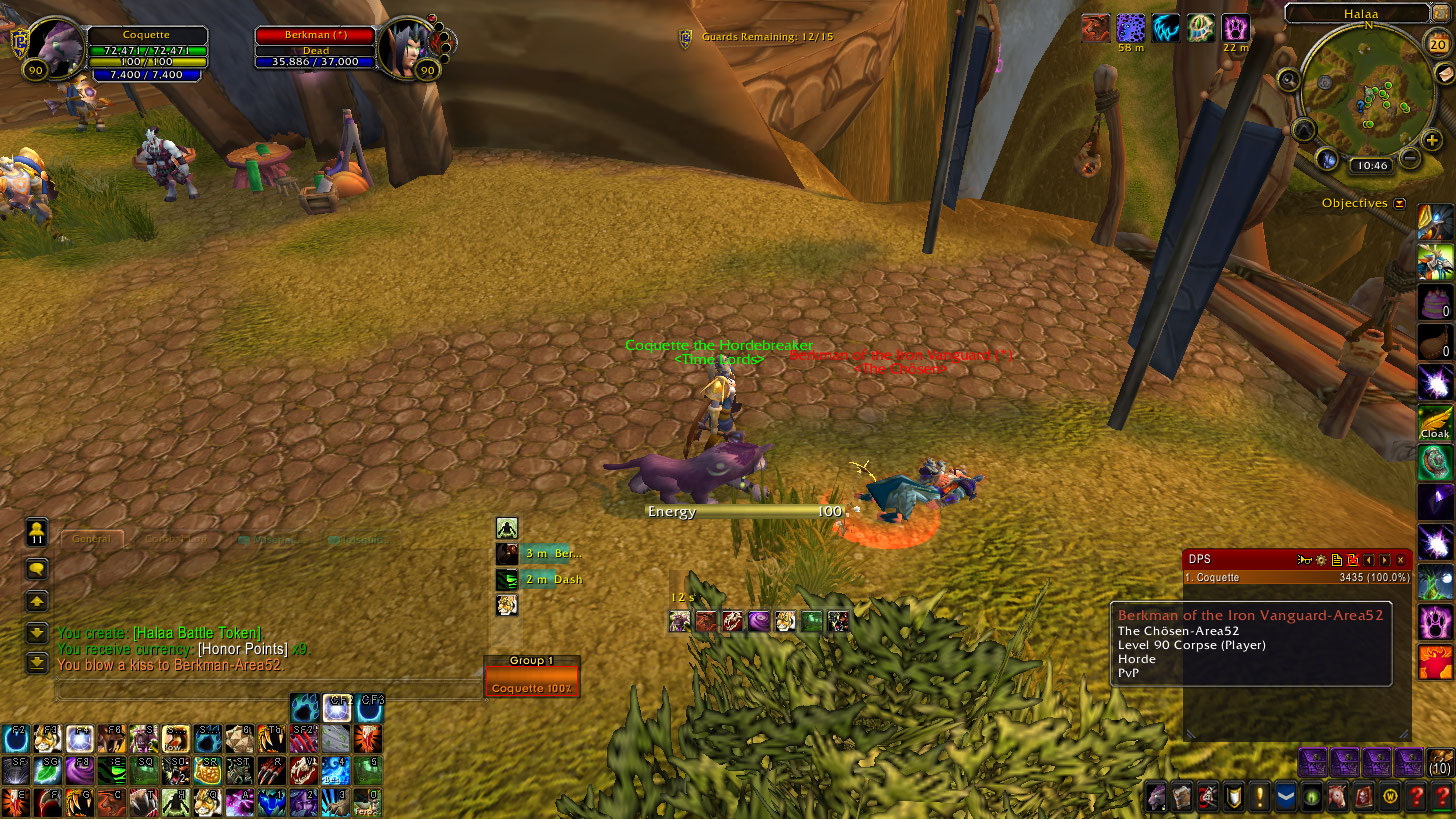Image resolution: width=1456 pixels, height=819 pixels.
Task: Open the DPS meter gear settings
Action: click(1320, 560)
